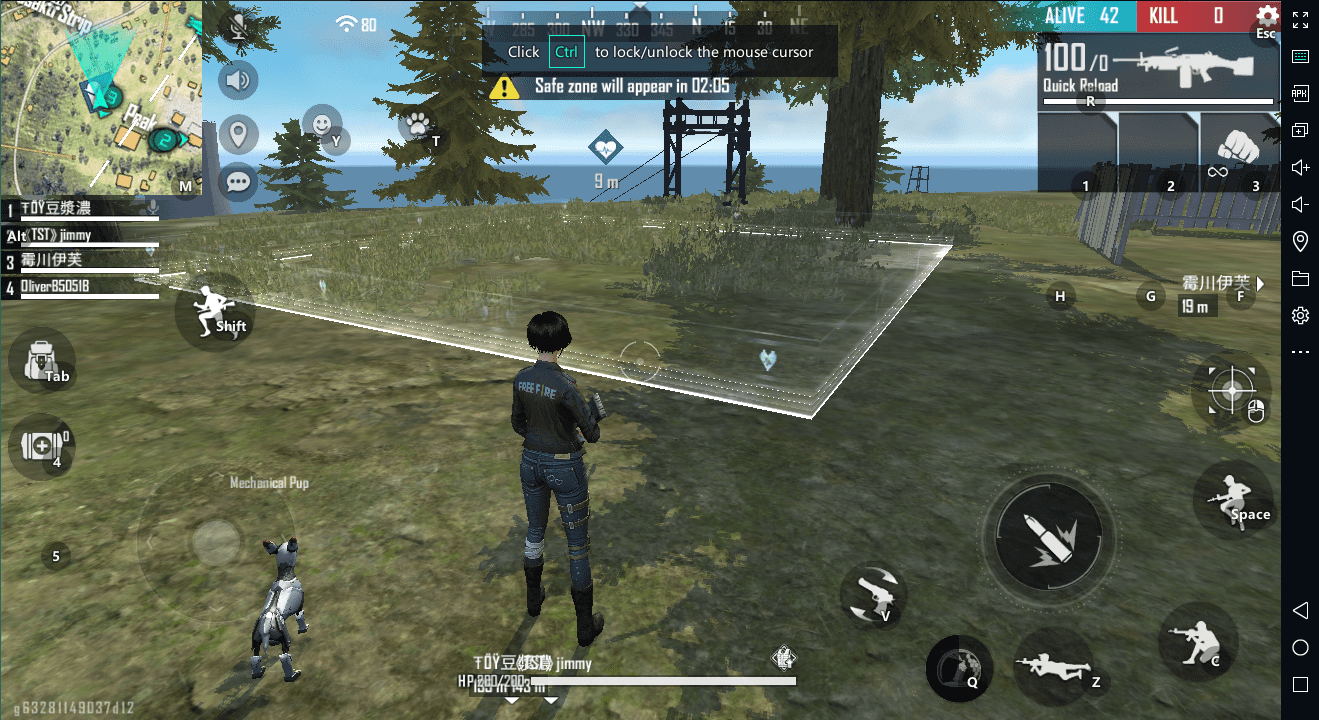Click emulator fullscreen toggle icon
Screen dimensions: 1319x720
(1300, 19)
